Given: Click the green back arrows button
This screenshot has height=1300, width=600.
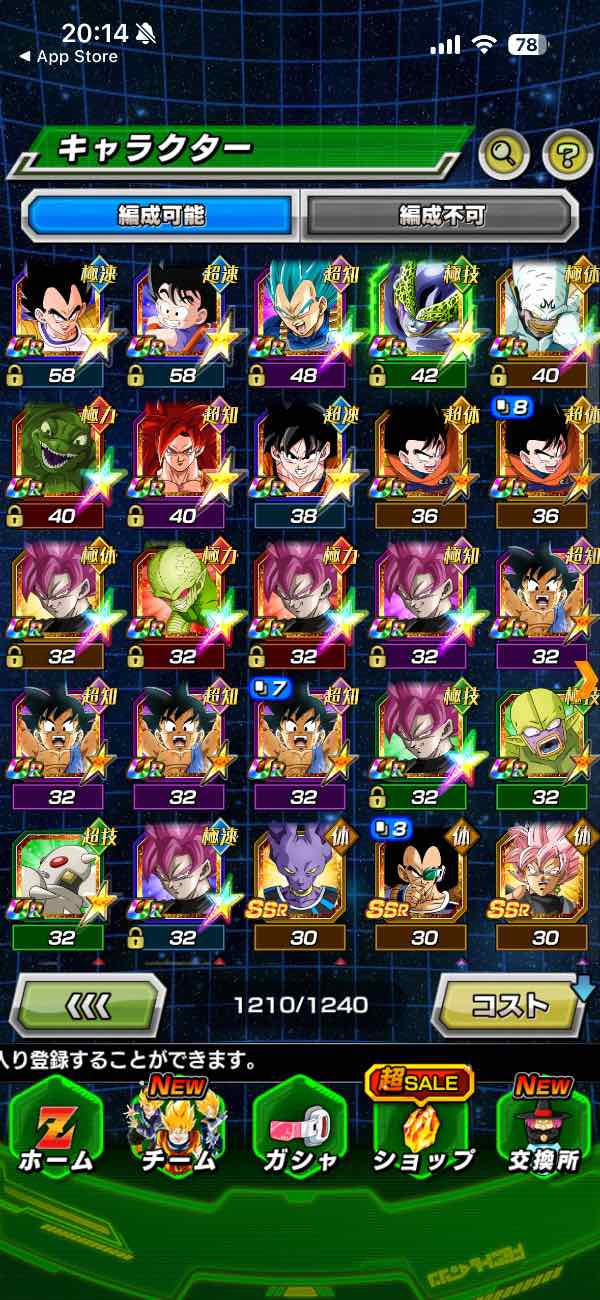Looking at the screenshot, I should tap(88, 1003).
